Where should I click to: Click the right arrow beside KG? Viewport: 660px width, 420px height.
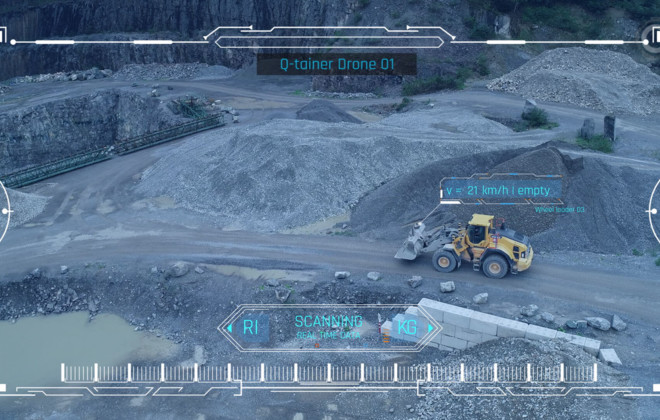[x=431, y=327]
